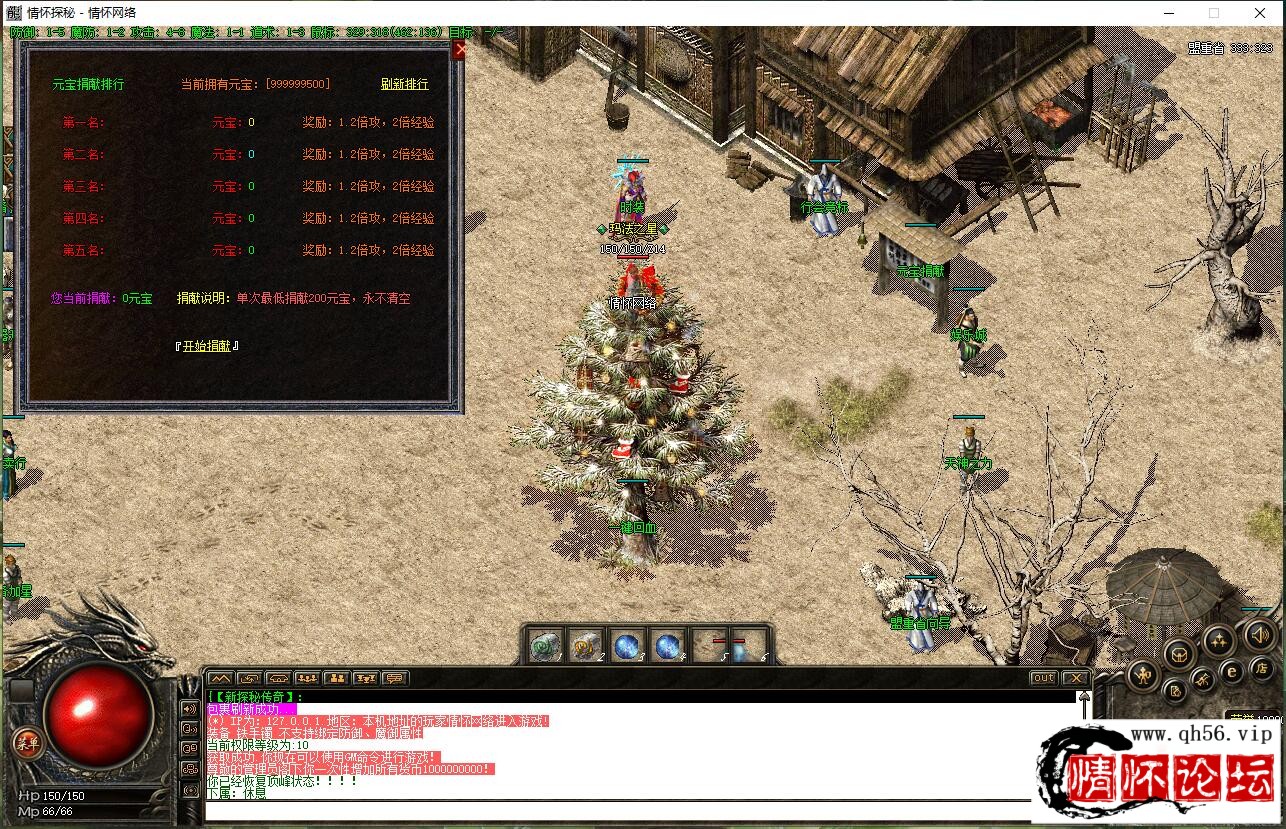This screenshot has height=829, width=1286.
Task: Toggle the sound speaker round button
Action: pyautogui.click(x=1259, y=634)
